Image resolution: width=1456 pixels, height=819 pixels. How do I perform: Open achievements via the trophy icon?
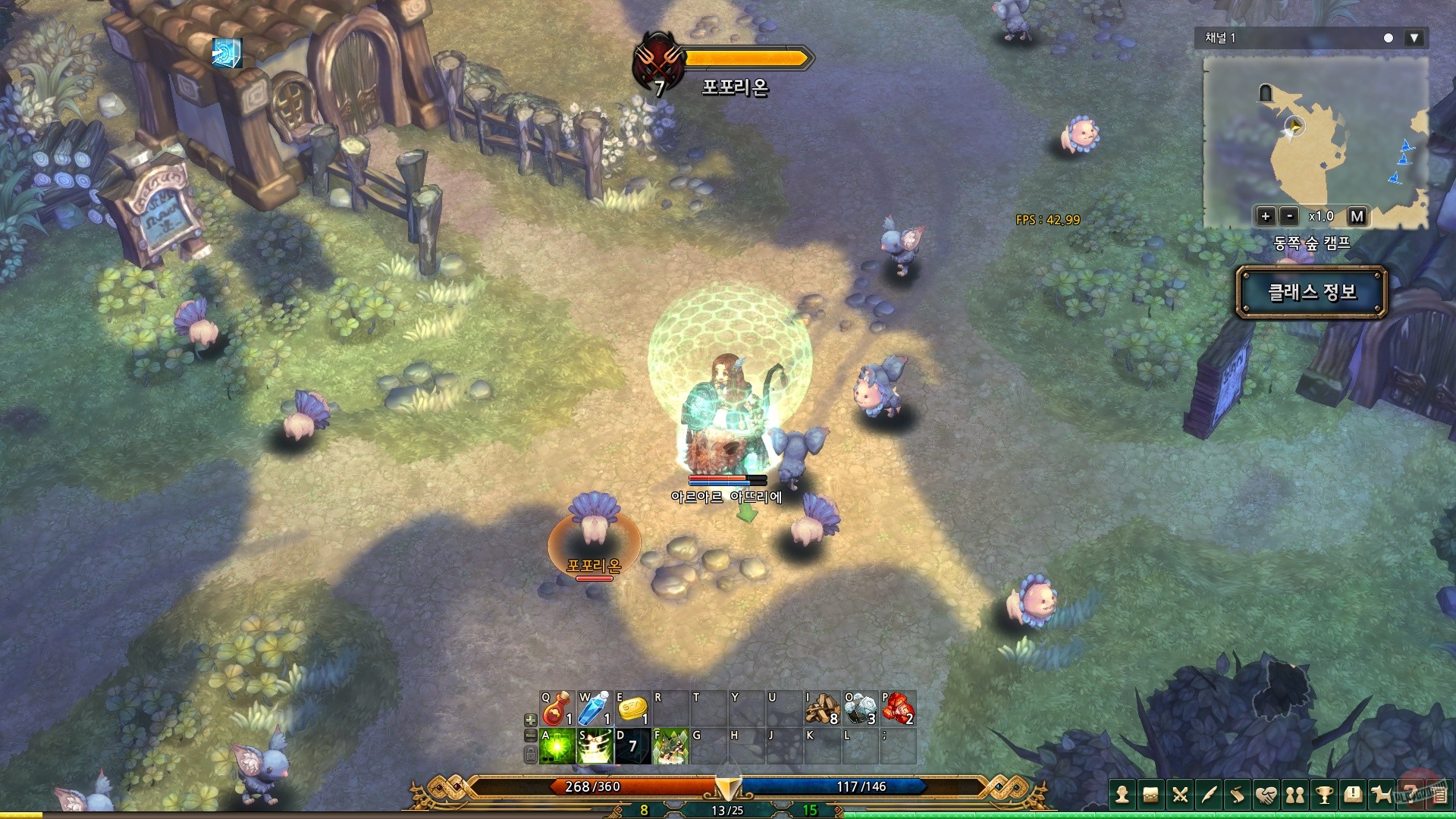tap(1324, 795)
